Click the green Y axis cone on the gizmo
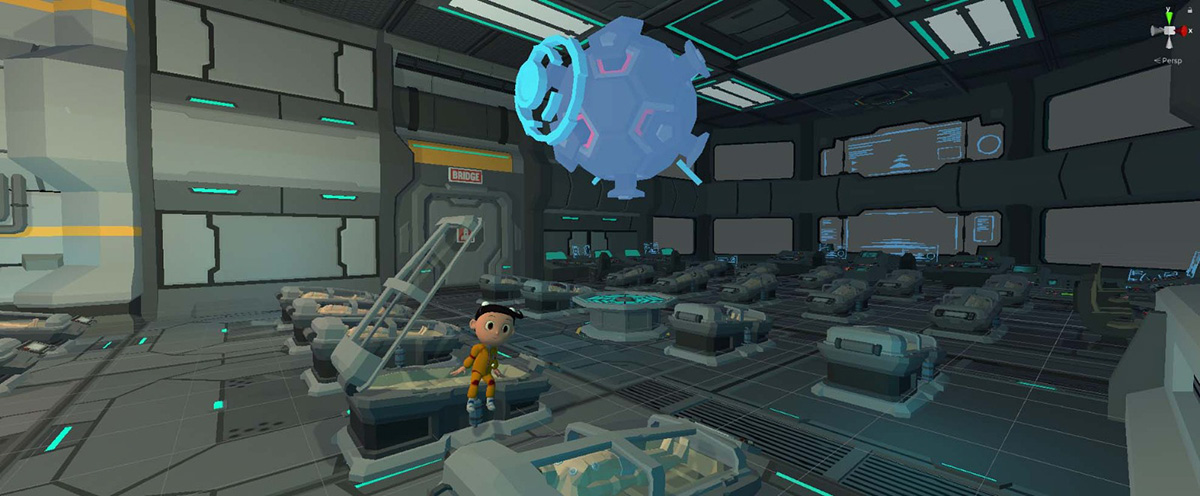The height and width of the screenshot is (496, 1200). [x=1167, y=17]
